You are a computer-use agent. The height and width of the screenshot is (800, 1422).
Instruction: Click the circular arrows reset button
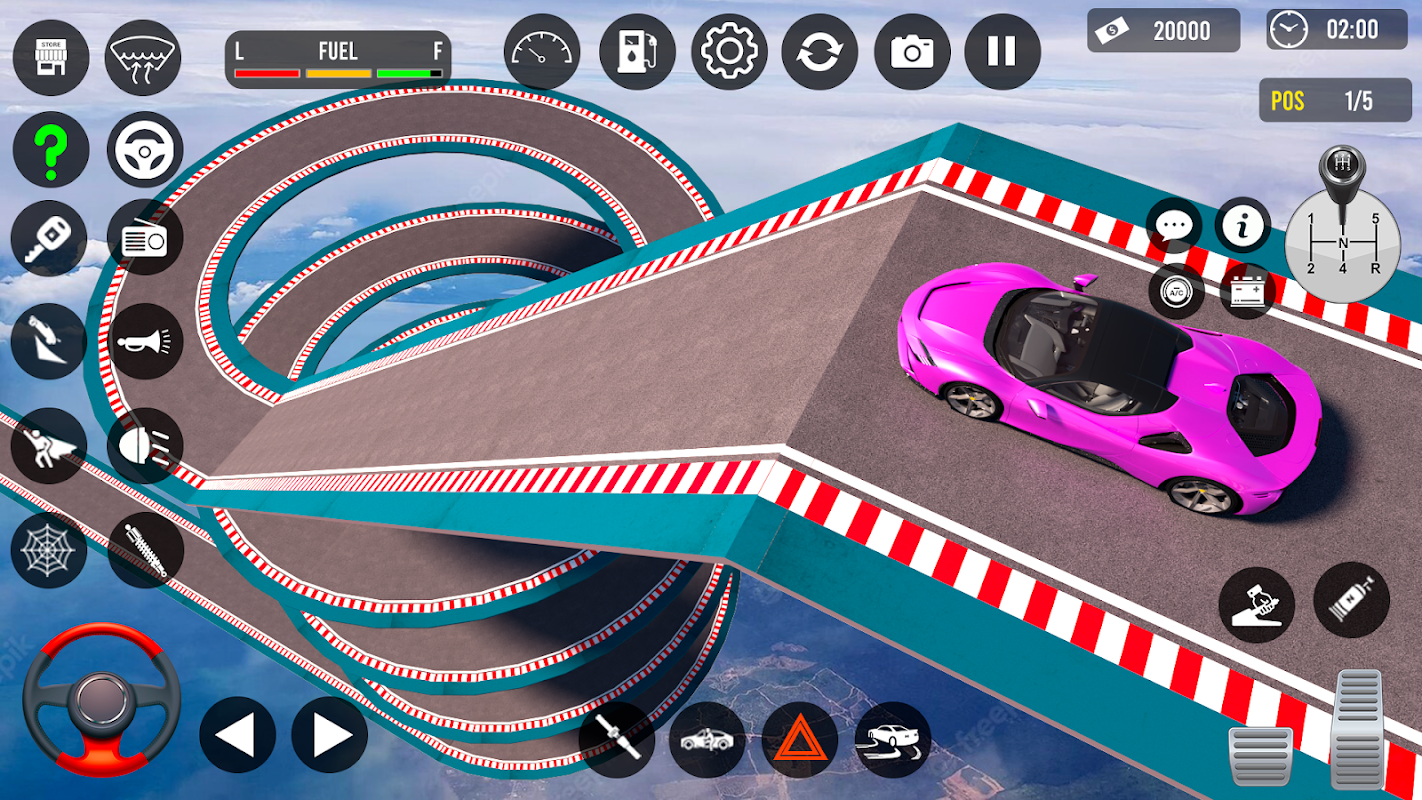[819, 52]
